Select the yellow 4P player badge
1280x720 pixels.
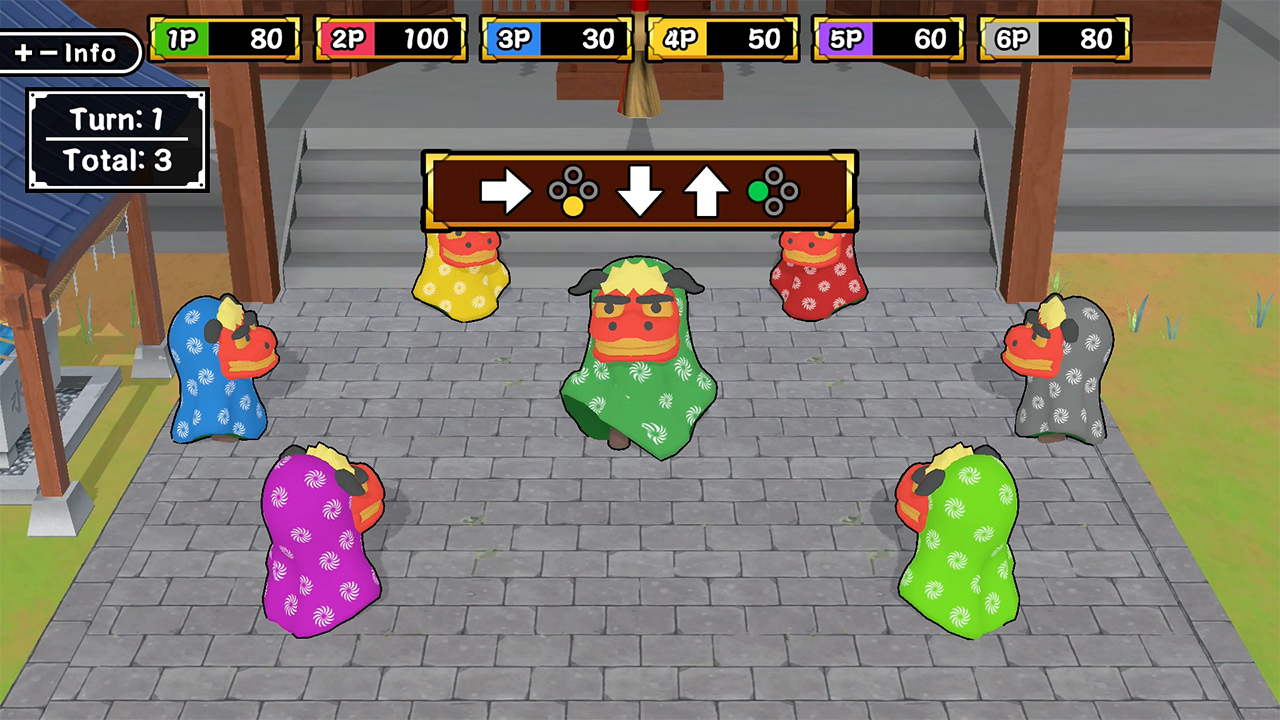coord(678,39)
